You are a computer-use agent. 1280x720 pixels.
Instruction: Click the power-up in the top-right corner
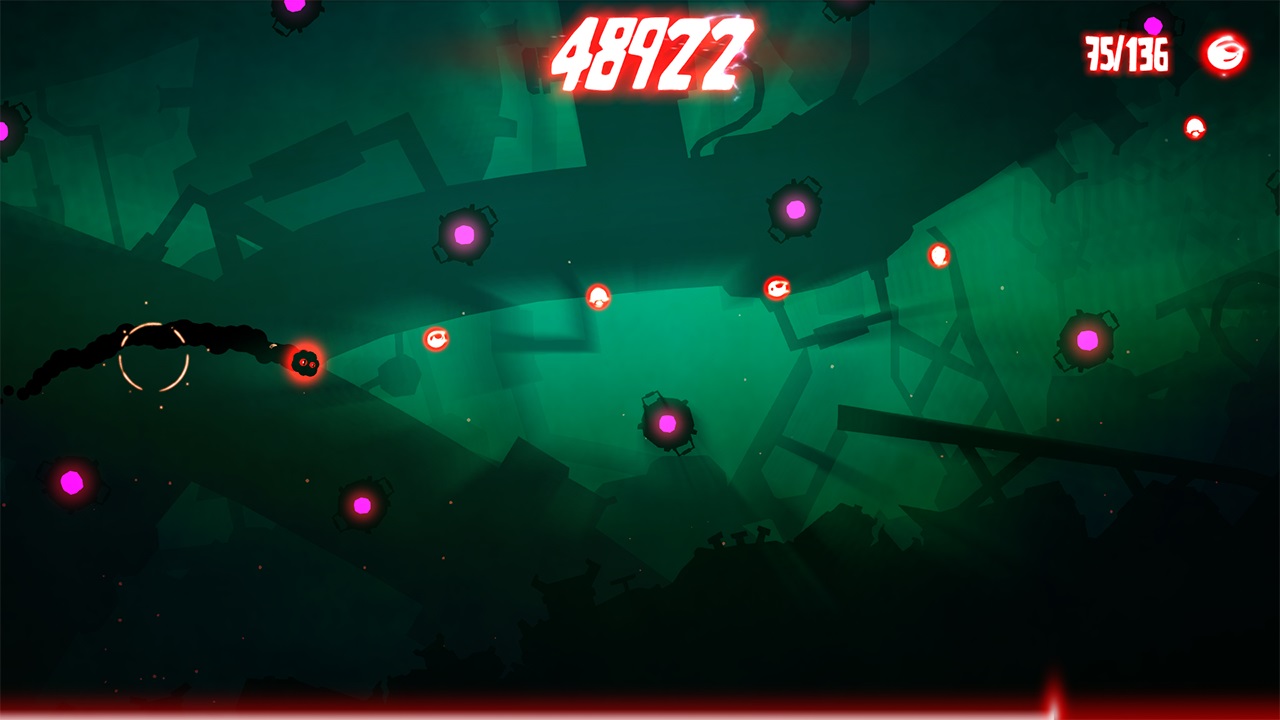coord(1194,128)
